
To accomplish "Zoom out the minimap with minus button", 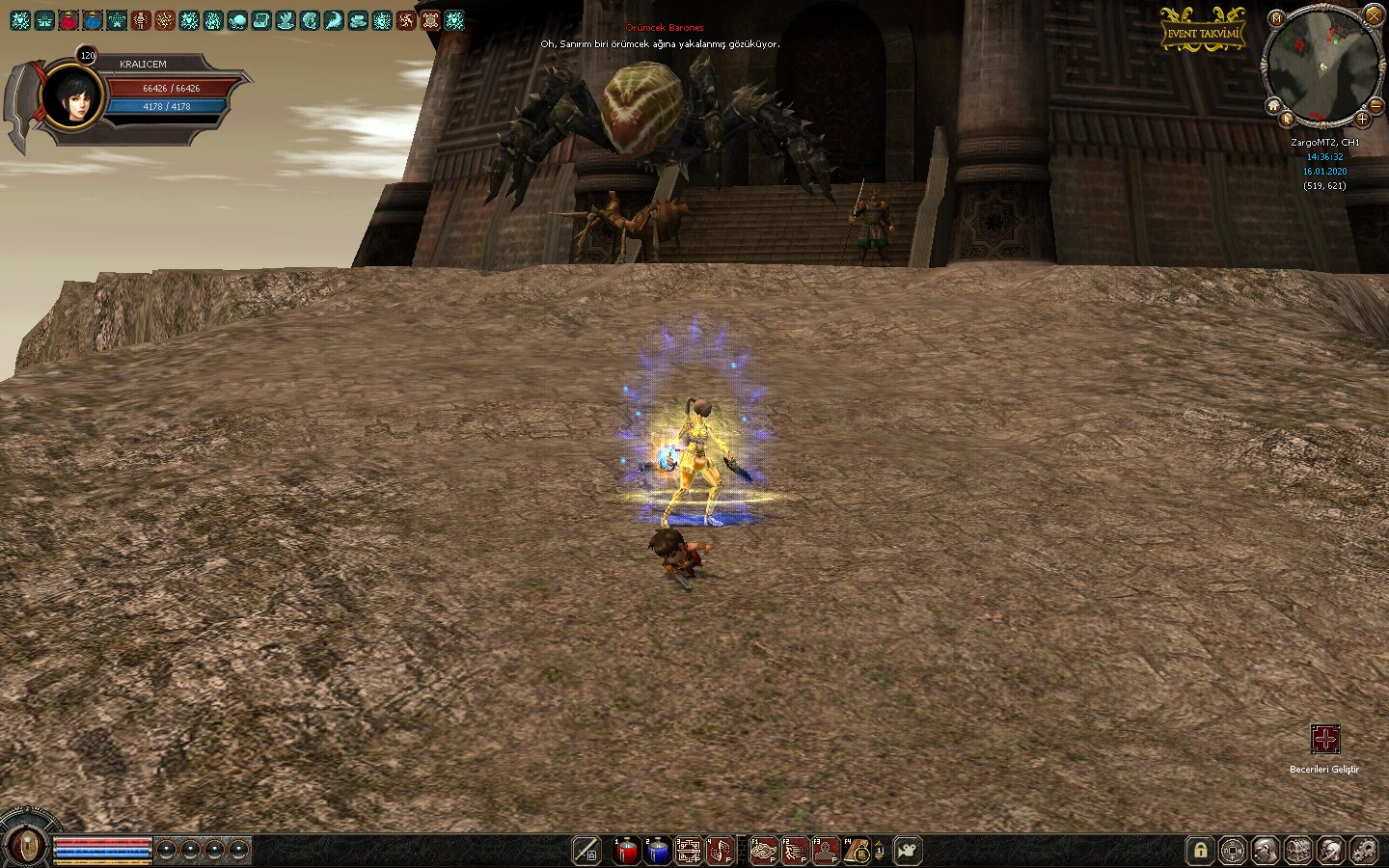I will (1376, 104).
